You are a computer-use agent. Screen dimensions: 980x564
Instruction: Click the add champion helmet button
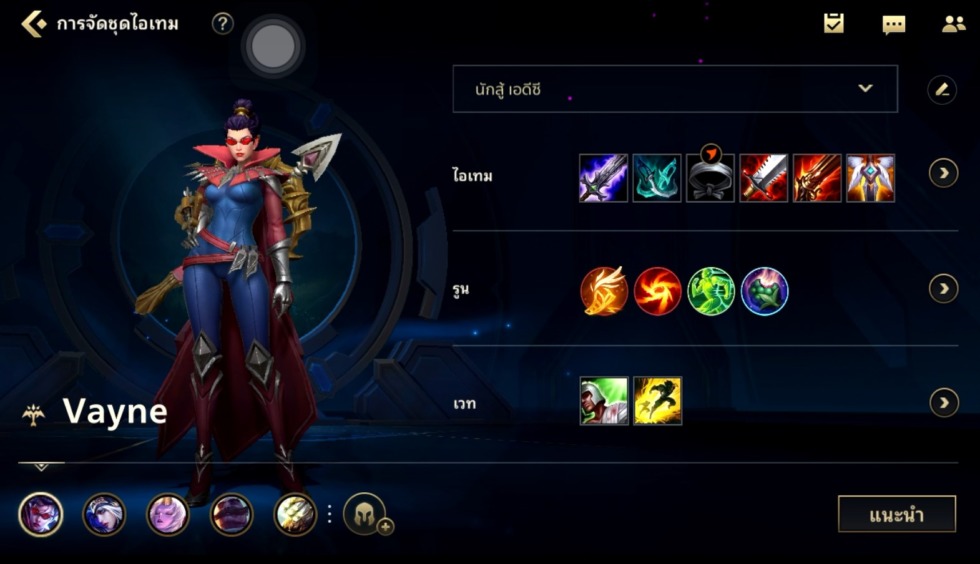click(366, 515)
